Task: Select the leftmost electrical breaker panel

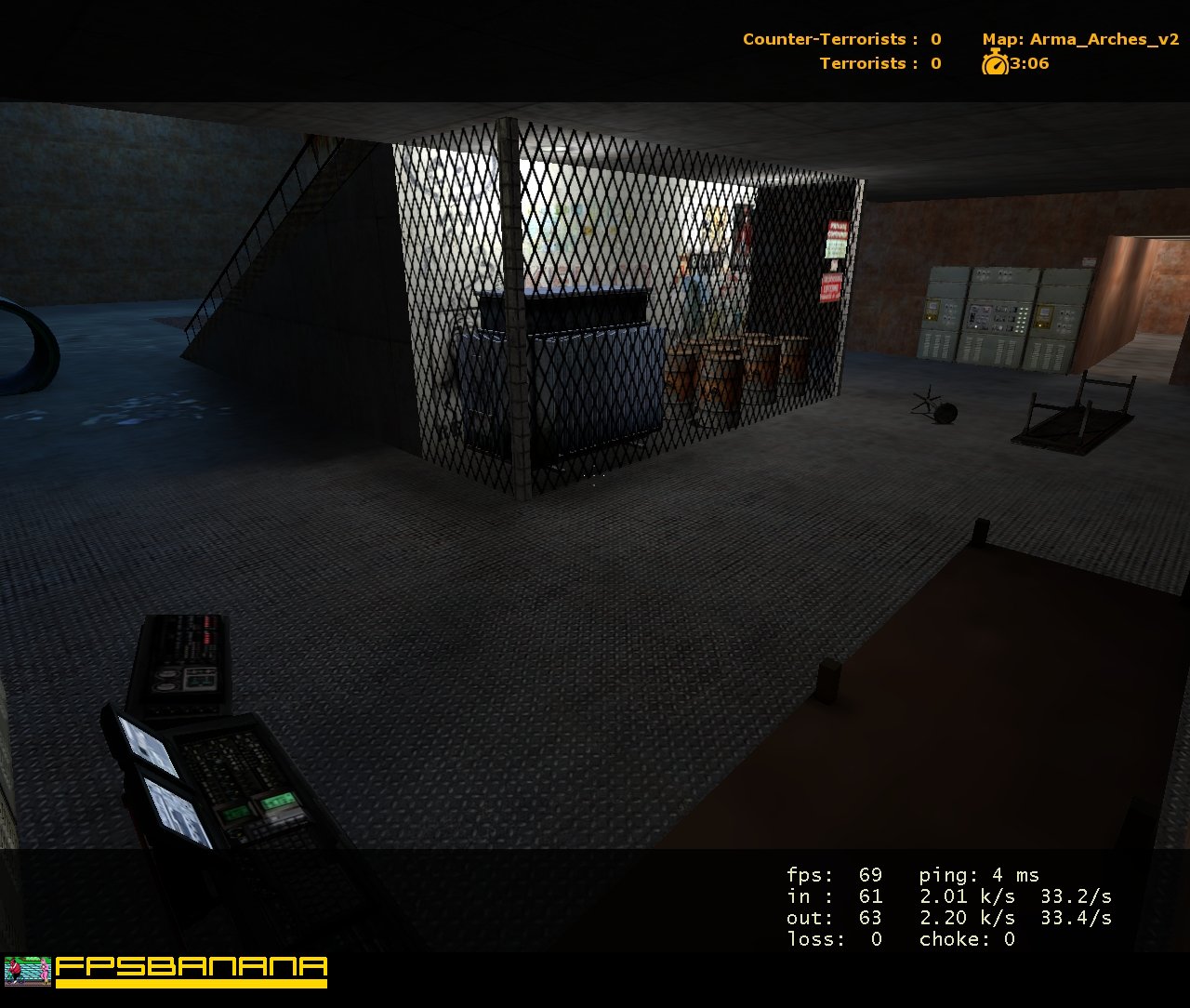Action: tap(941, 312)
